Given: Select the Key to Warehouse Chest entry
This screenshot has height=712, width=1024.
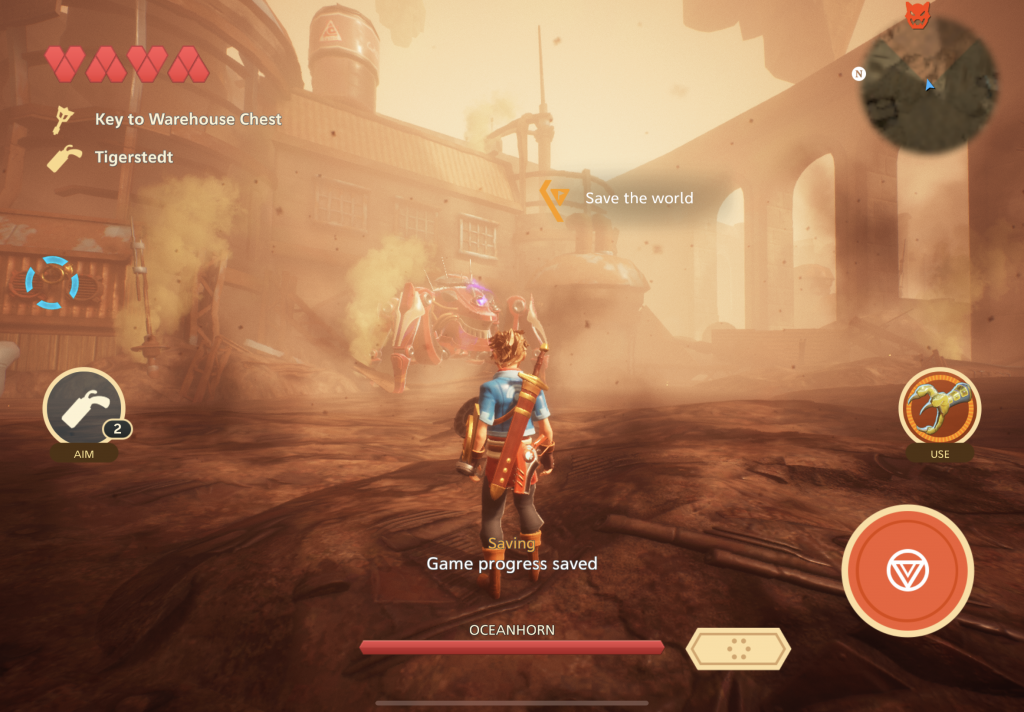Looking at the screenshot, I should coord(168,120).
